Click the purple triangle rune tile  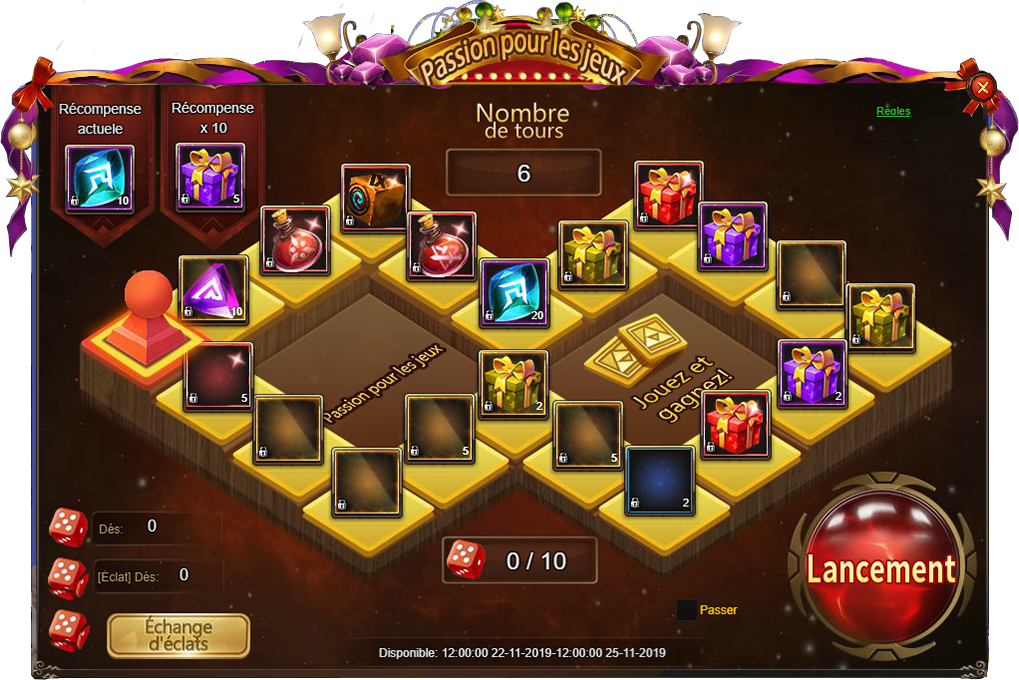coord(213,289)
